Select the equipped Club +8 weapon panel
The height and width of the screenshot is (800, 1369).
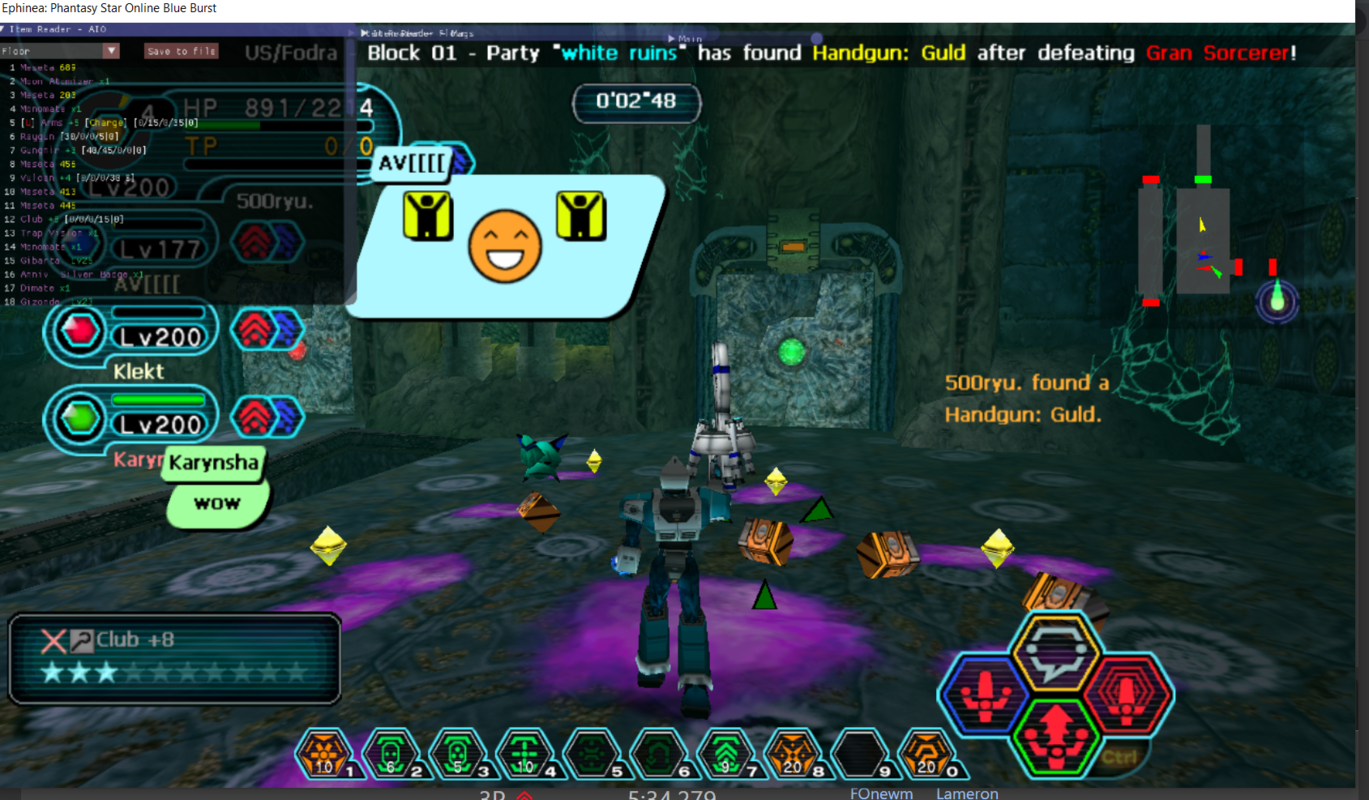coord(175,658)
